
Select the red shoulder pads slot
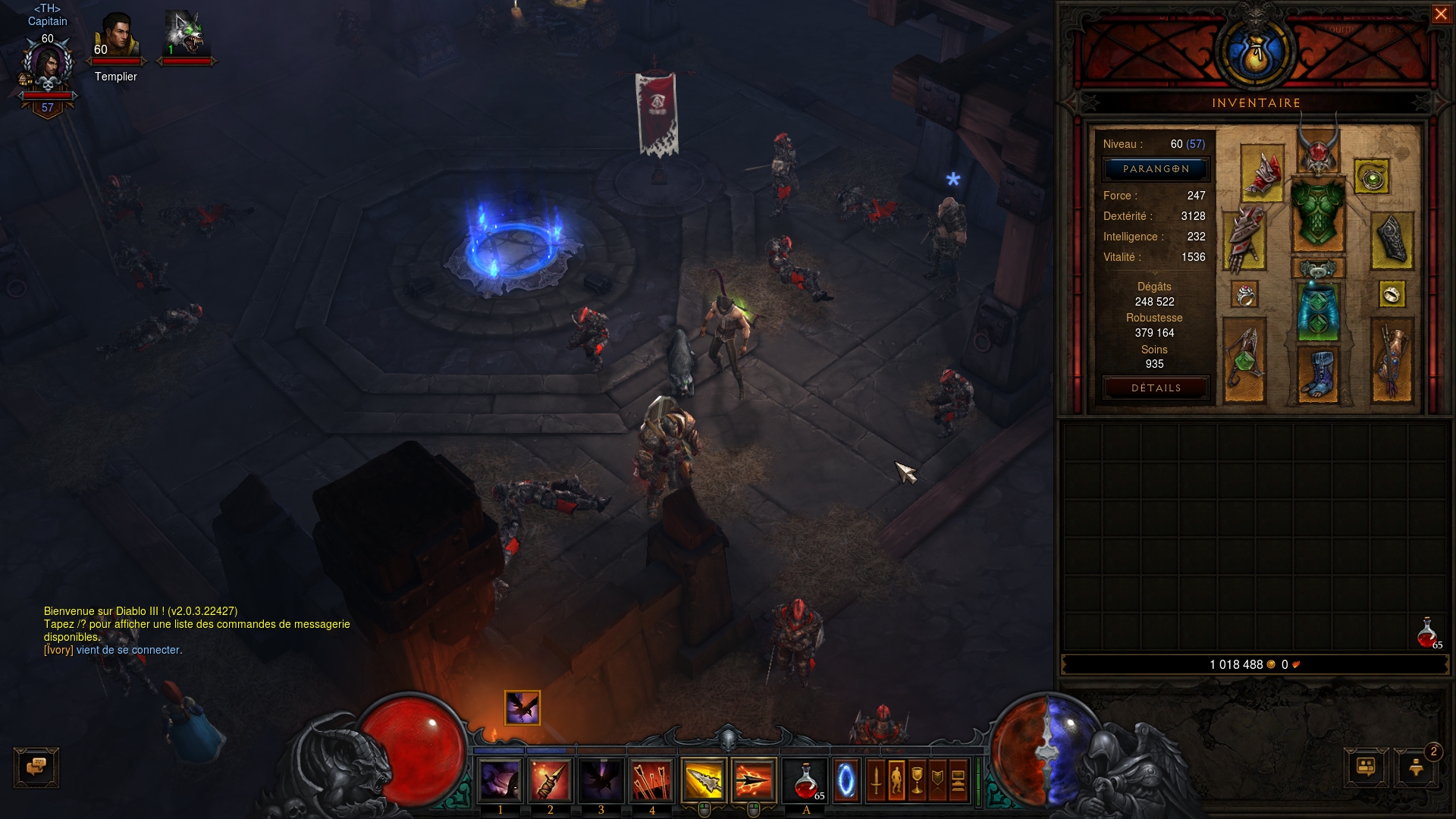1262,174
